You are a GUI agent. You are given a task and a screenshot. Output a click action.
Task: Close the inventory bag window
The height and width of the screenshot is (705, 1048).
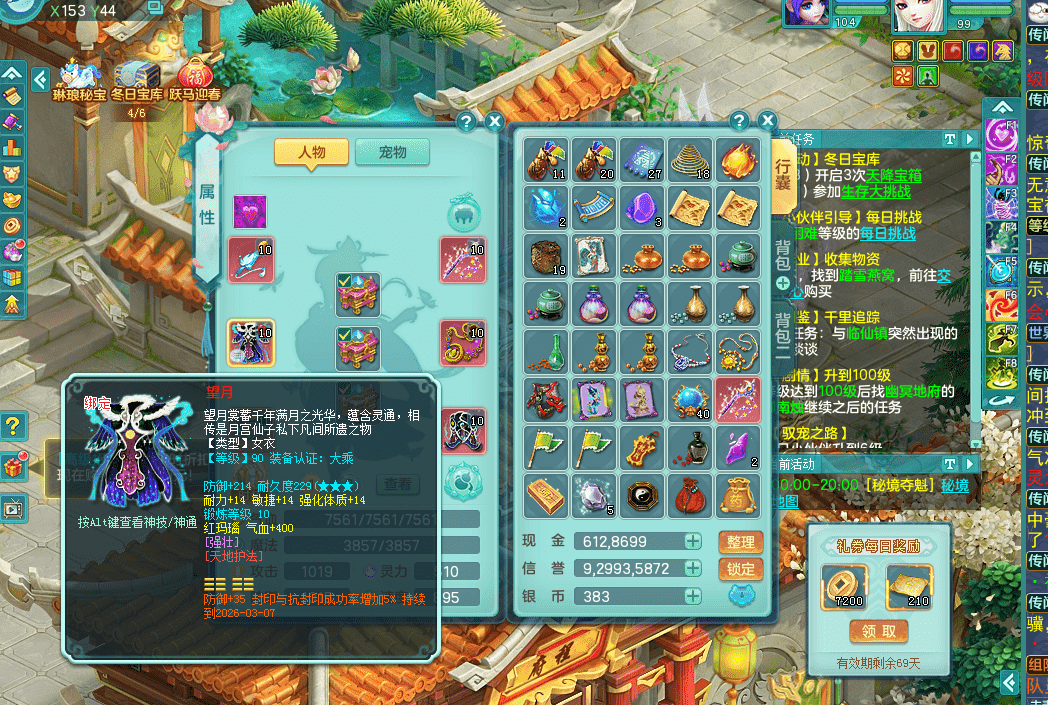pos(768,121)
